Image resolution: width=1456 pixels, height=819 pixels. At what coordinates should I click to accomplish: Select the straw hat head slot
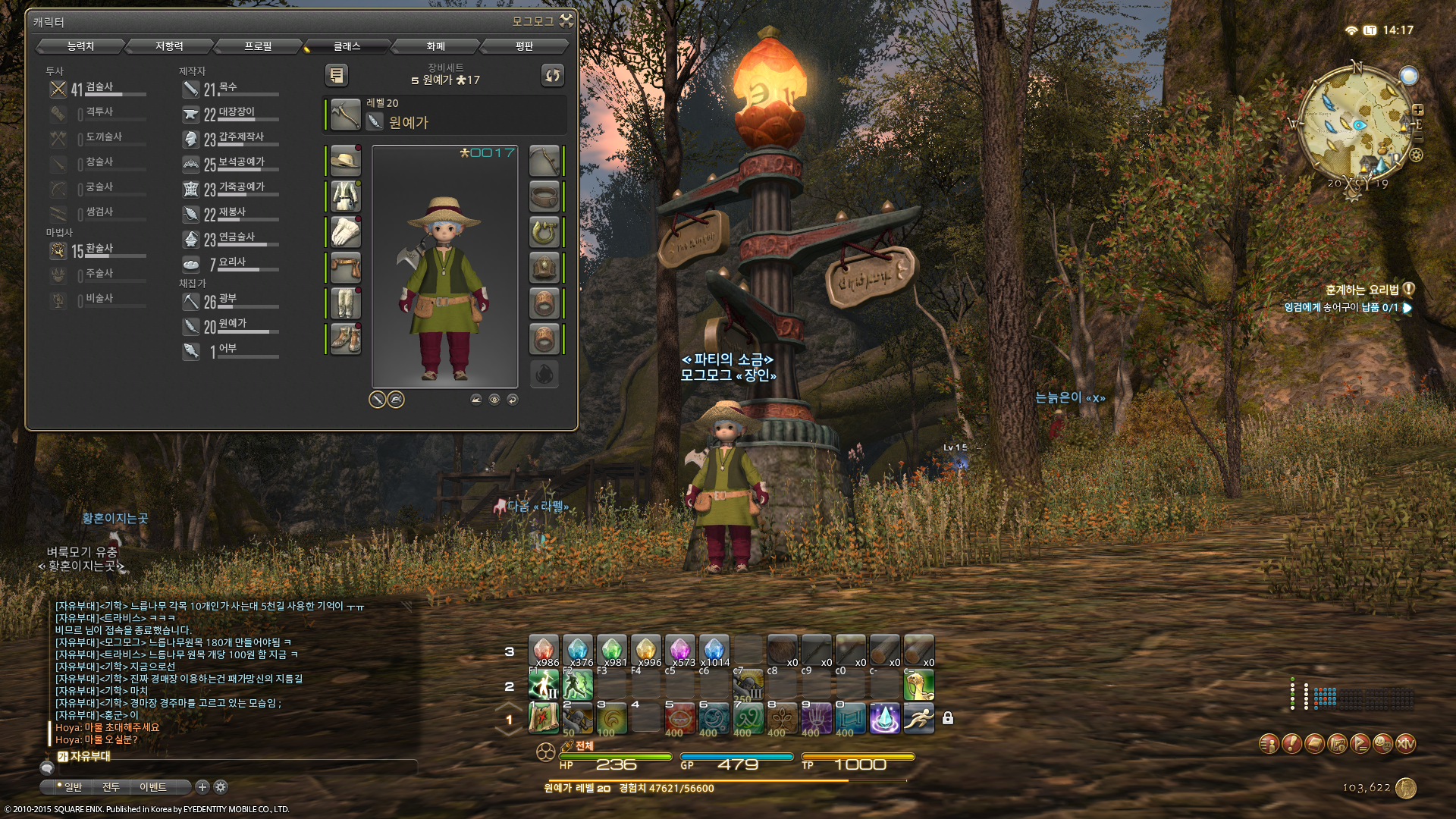tap(346, 161)
